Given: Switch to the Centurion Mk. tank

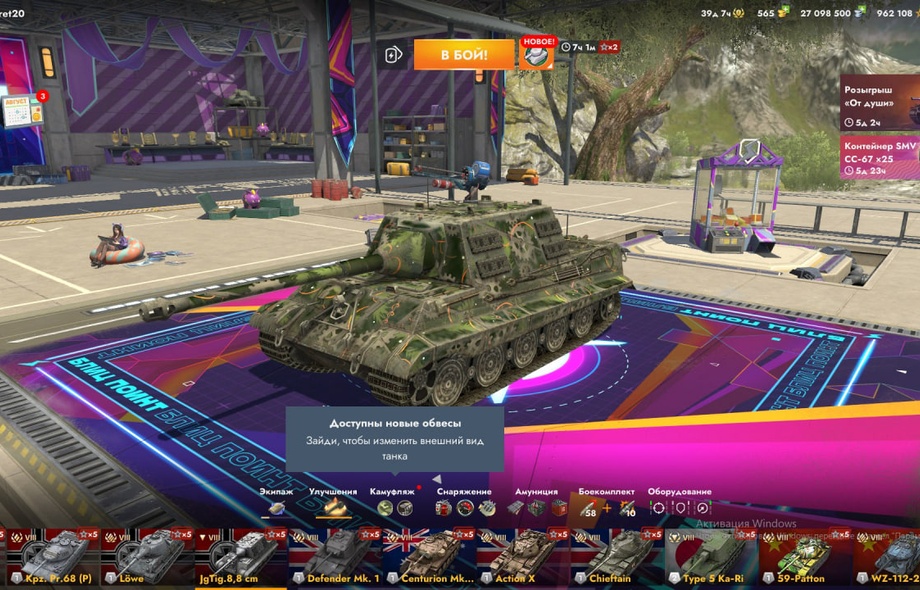Looking at the screenshot, I should point(429,557).
